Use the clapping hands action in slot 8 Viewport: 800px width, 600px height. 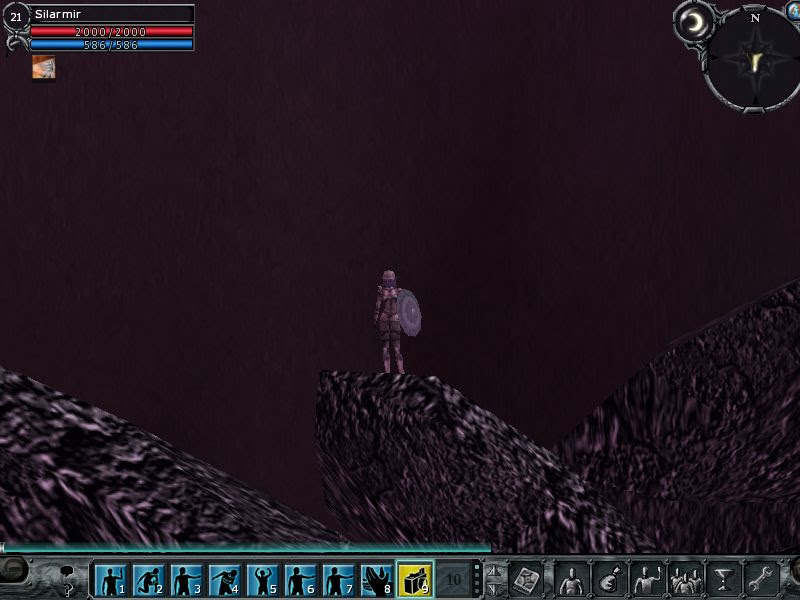[x=376, y=579]
